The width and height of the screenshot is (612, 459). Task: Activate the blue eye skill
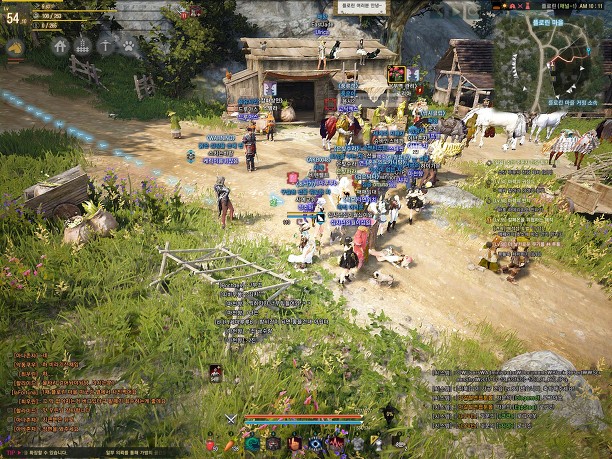[316, 444]
